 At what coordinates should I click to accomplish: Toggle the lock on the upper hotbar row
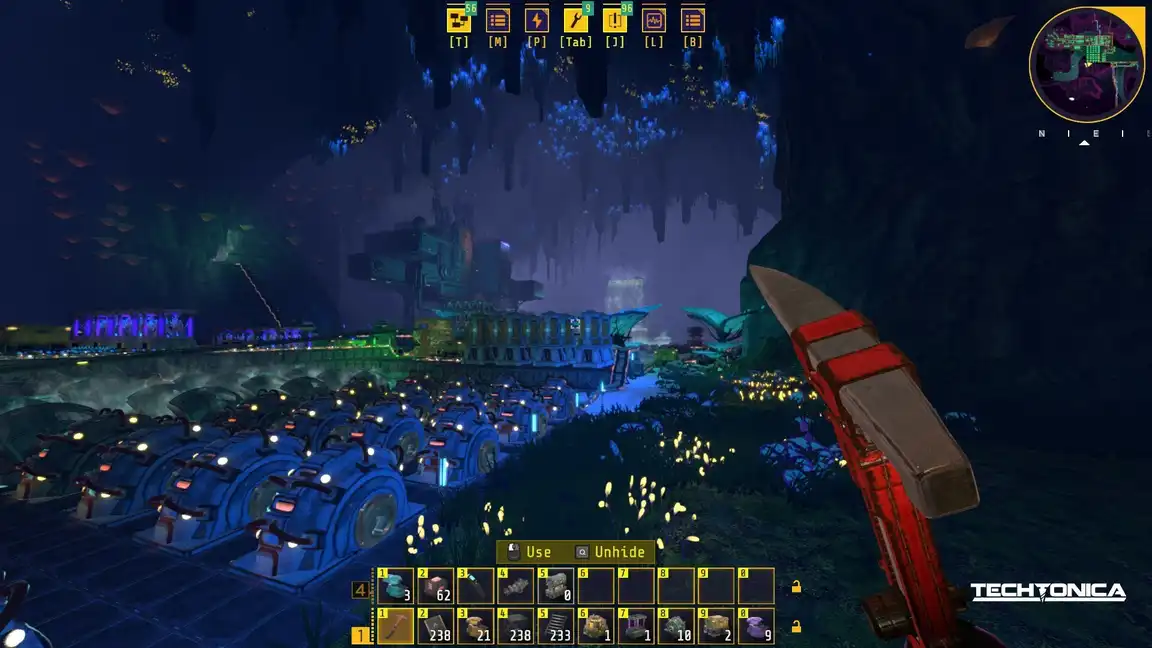point(796,587)
